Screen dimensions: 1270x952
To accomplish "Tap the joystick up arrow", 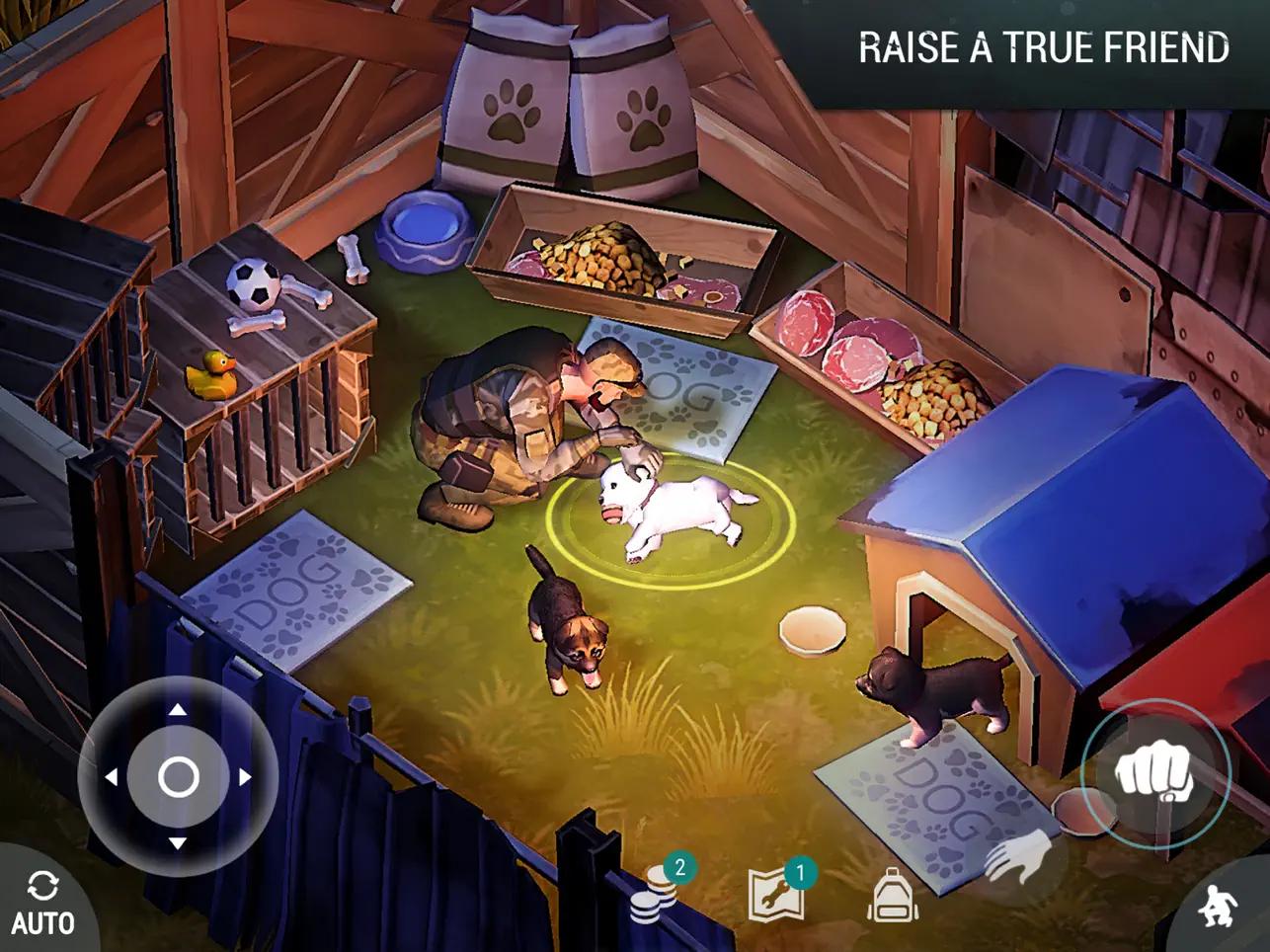I will pyautogui.click(x=178, y=709).
